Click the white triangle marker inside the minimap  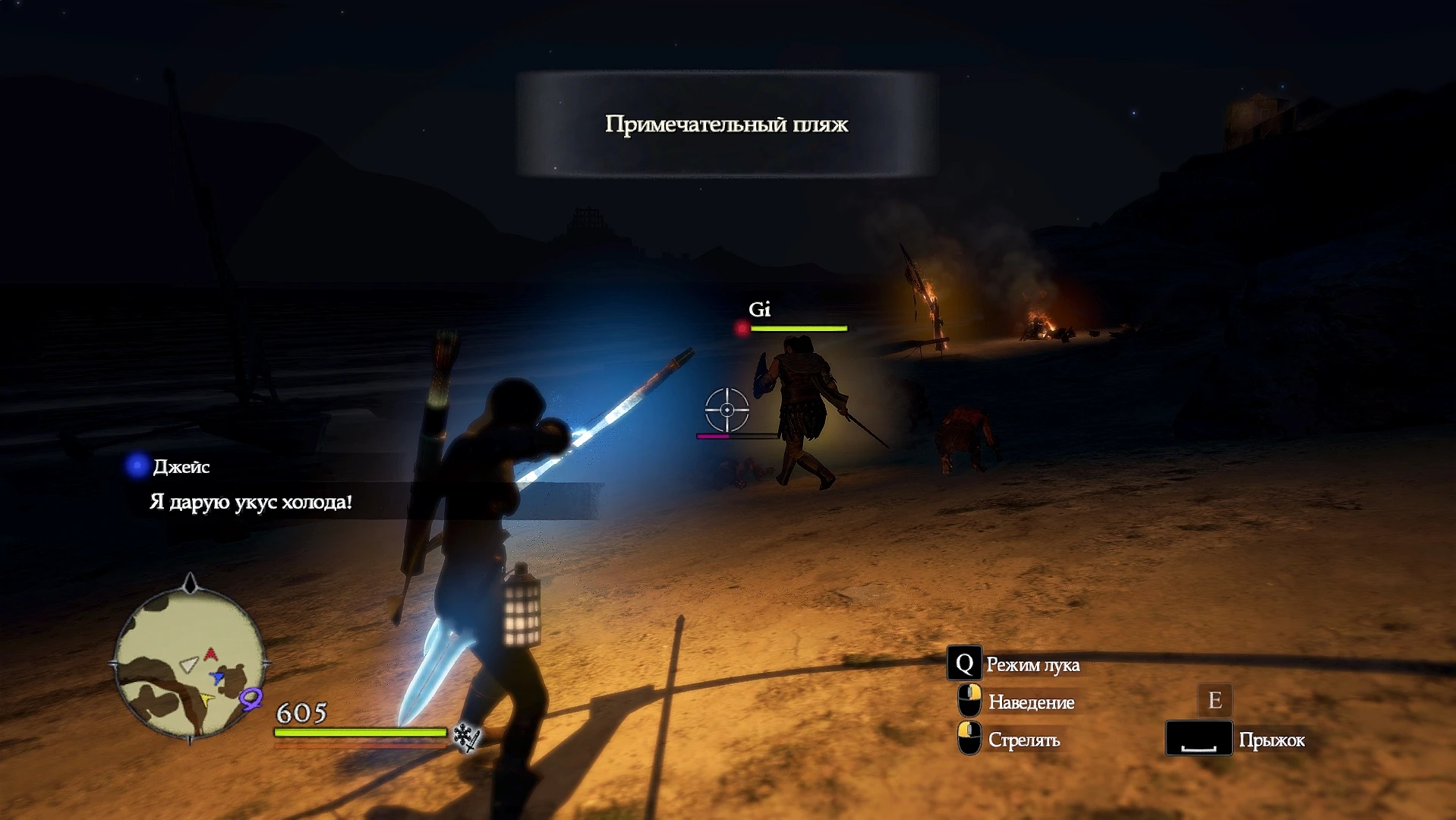click(x=188, y=664)
